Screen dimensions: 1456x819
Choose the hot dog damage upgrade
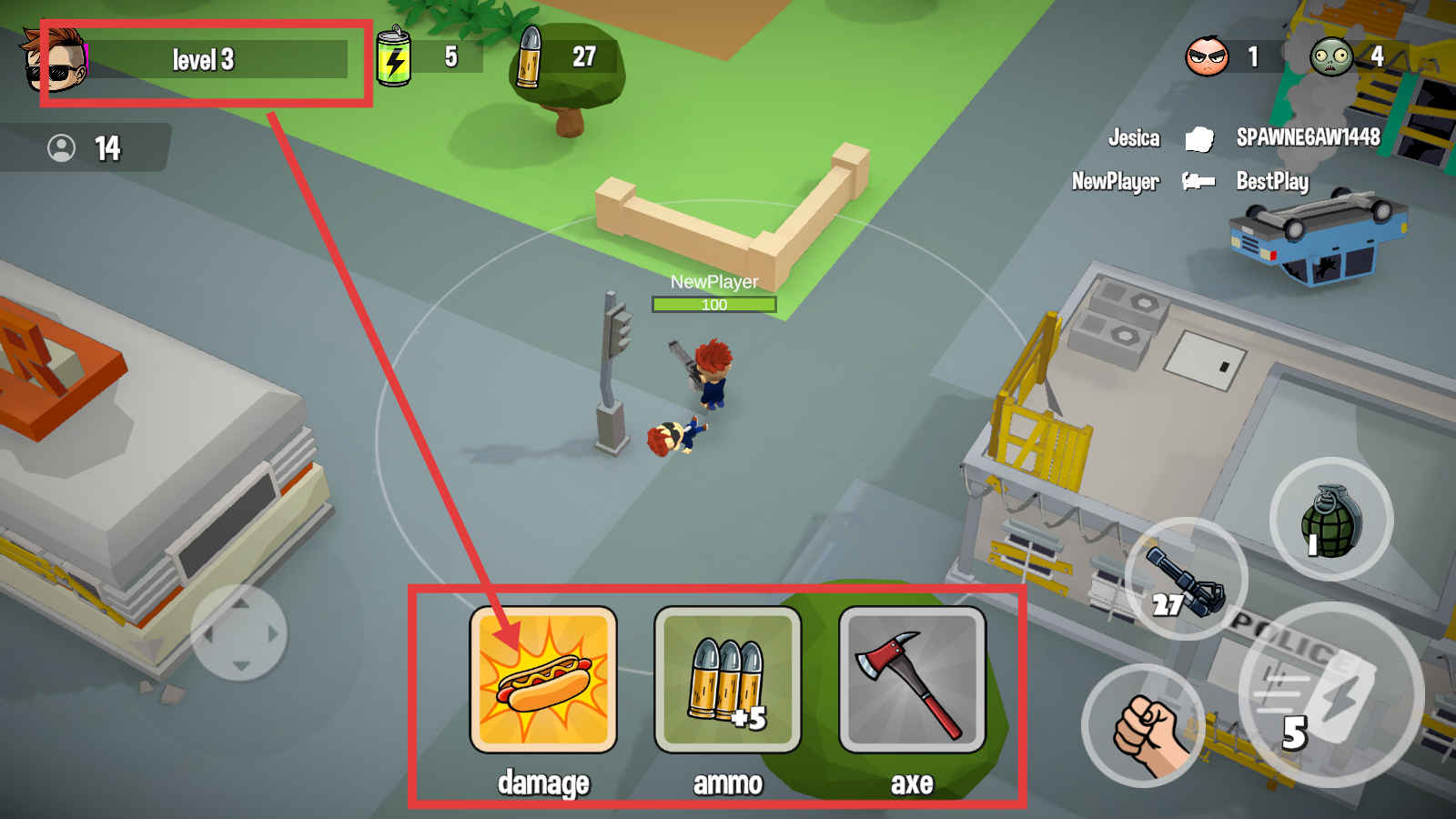543,680
